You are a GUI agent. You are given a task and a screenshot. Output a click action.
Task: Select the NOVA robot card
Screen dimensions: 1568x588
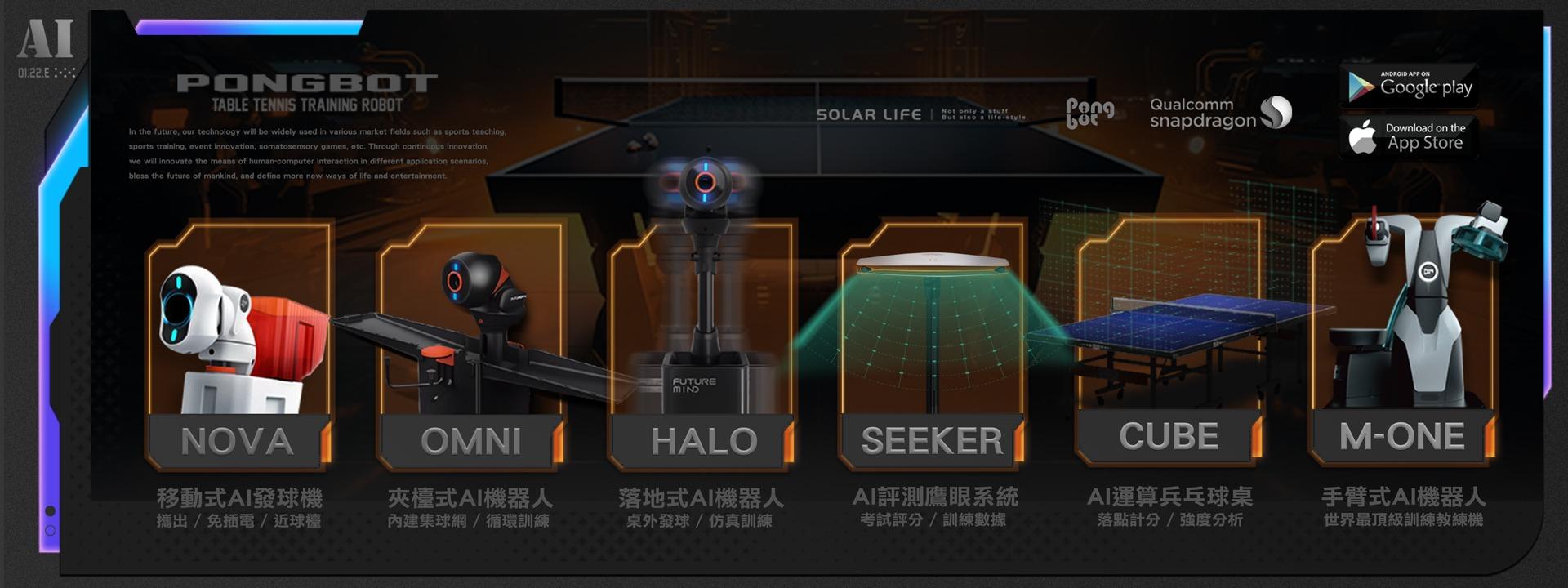238,343
